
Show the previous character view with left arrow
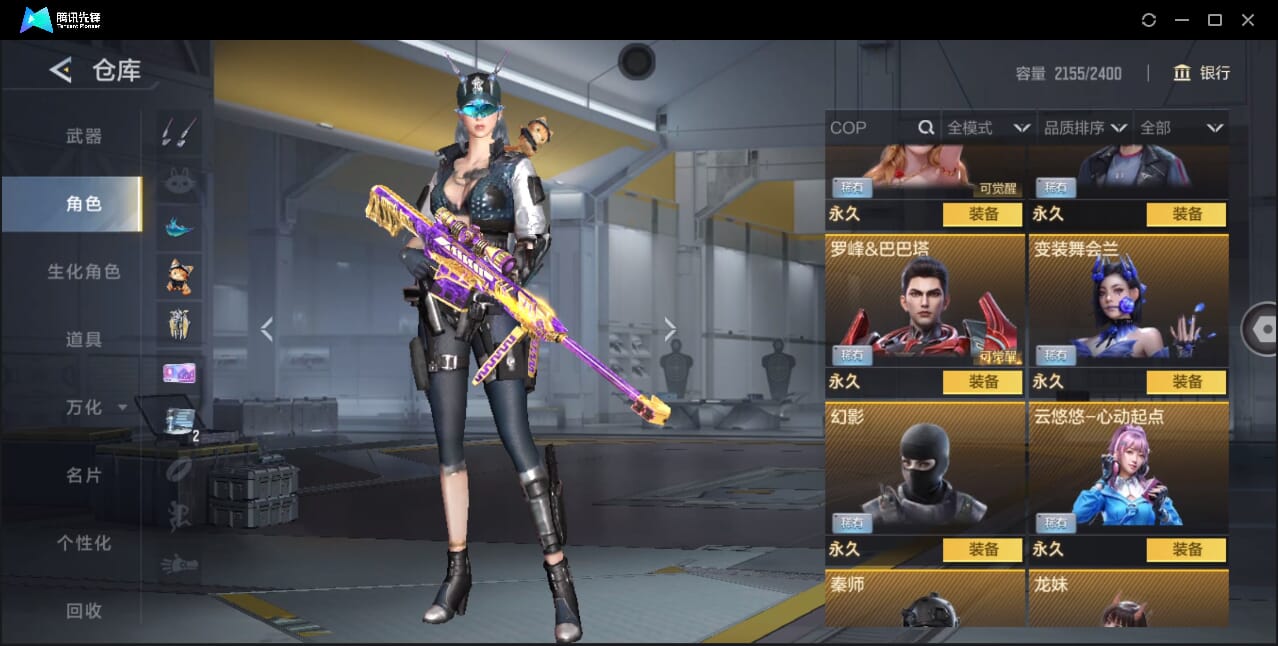point(266,328)
